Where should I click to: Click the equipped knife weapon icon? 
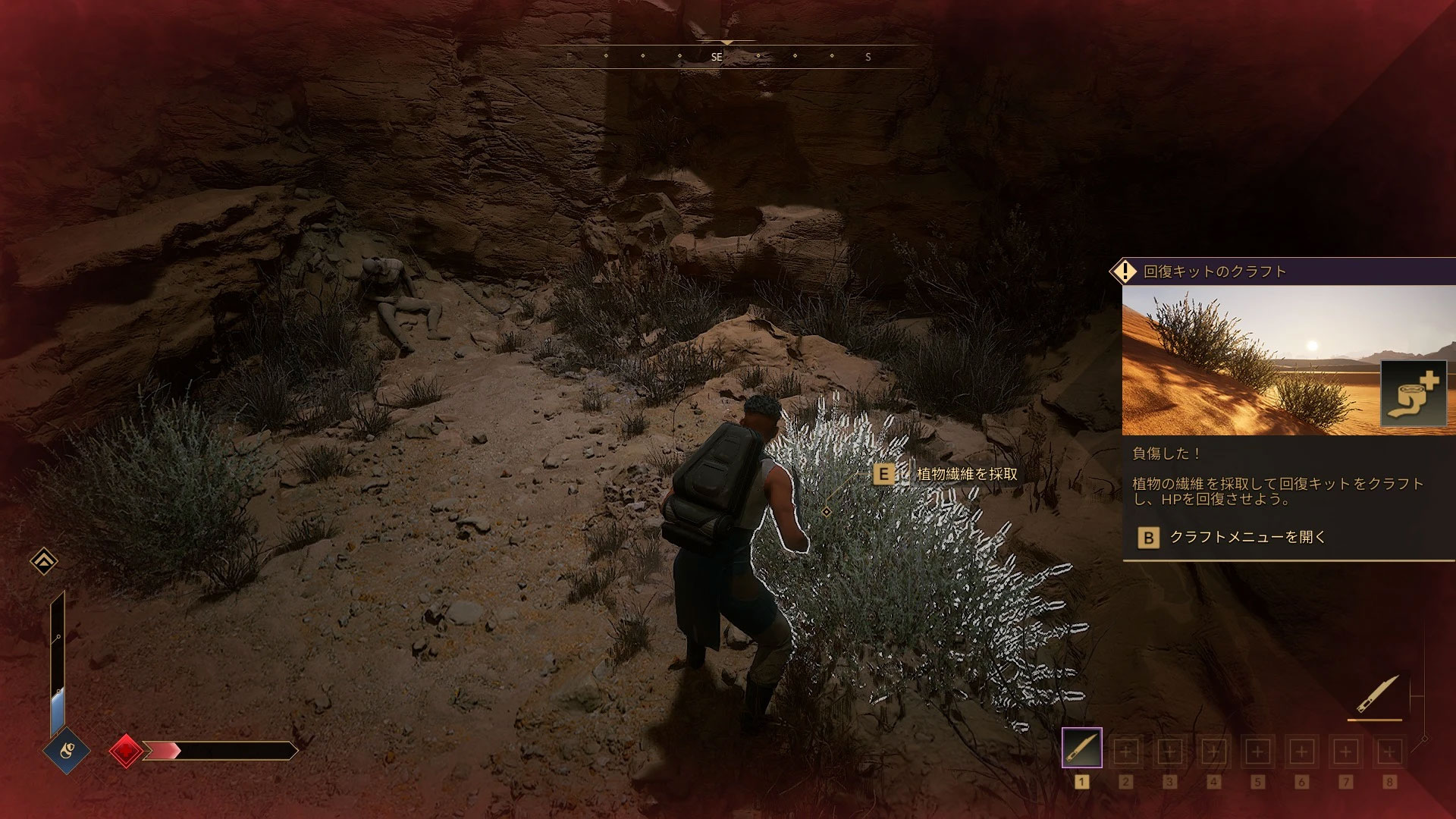coord(1376,695)
